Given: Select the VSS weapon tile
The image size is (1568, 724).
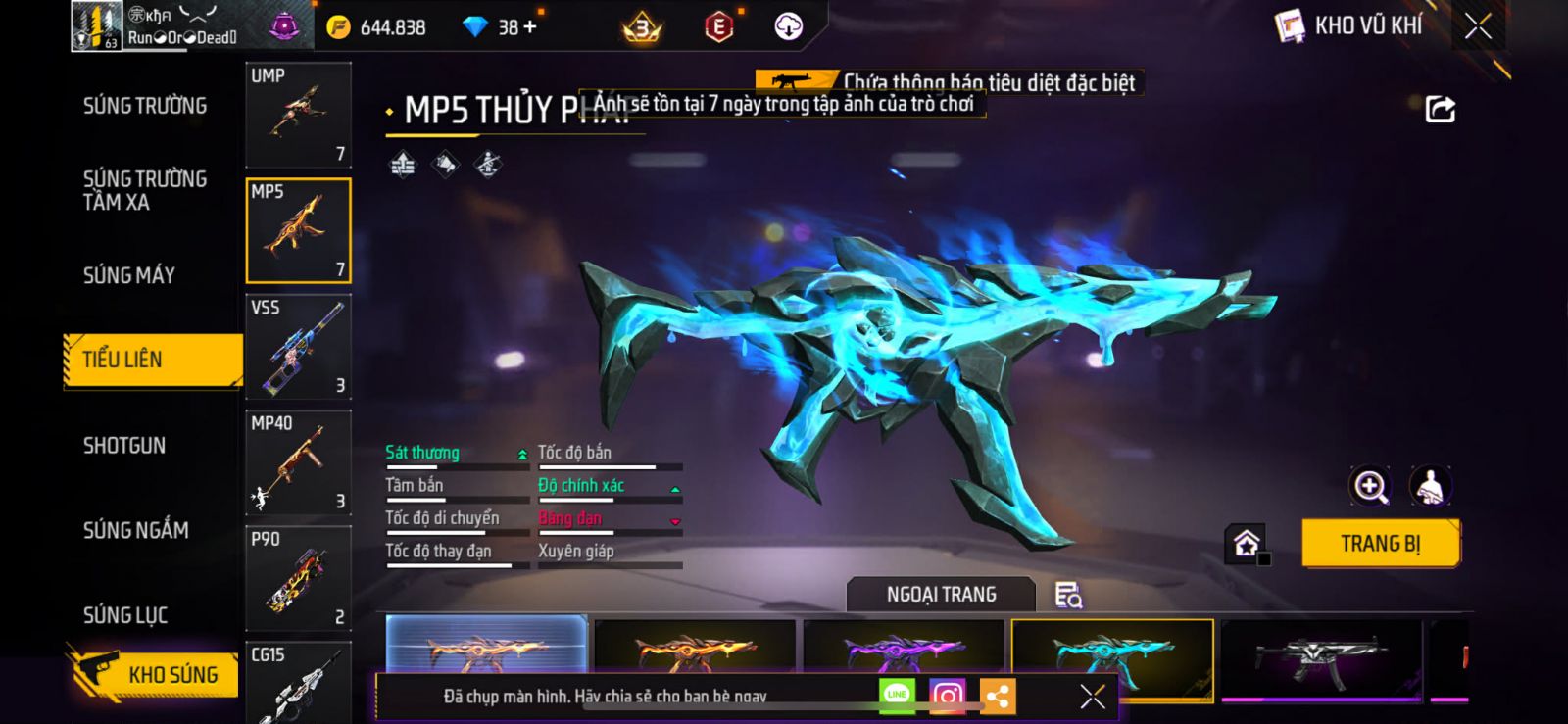Looking at the screenshot, I should [298, 347].
